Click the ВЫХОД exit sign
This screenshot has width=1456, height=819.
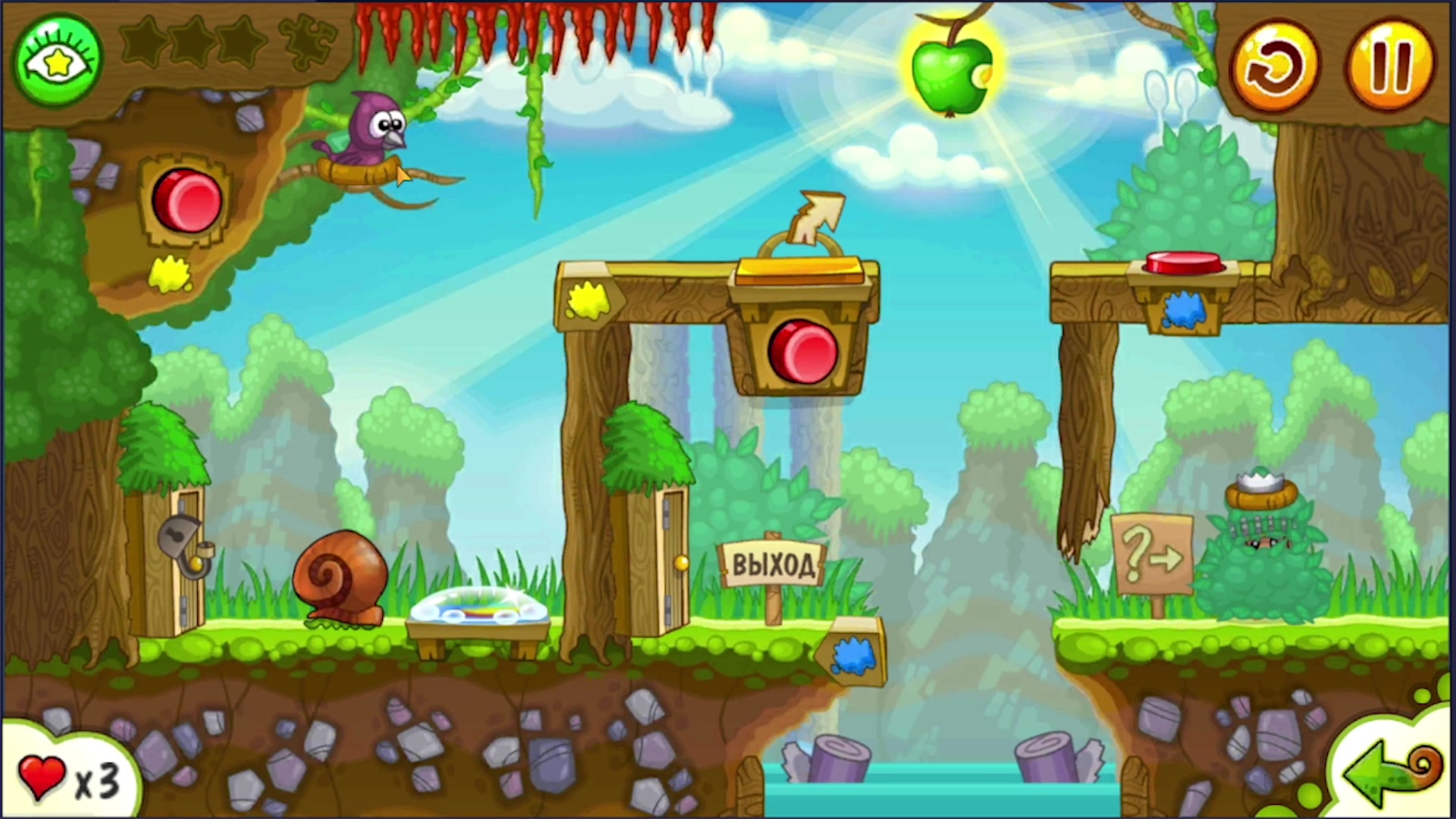click(773, 563)
